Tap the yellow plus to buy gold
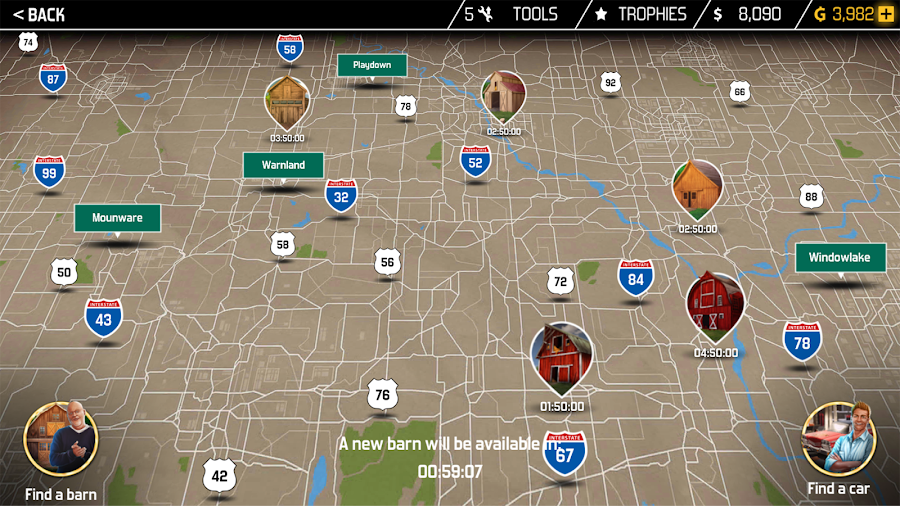This screenshot has width=900, height=506. click(886, 14)
